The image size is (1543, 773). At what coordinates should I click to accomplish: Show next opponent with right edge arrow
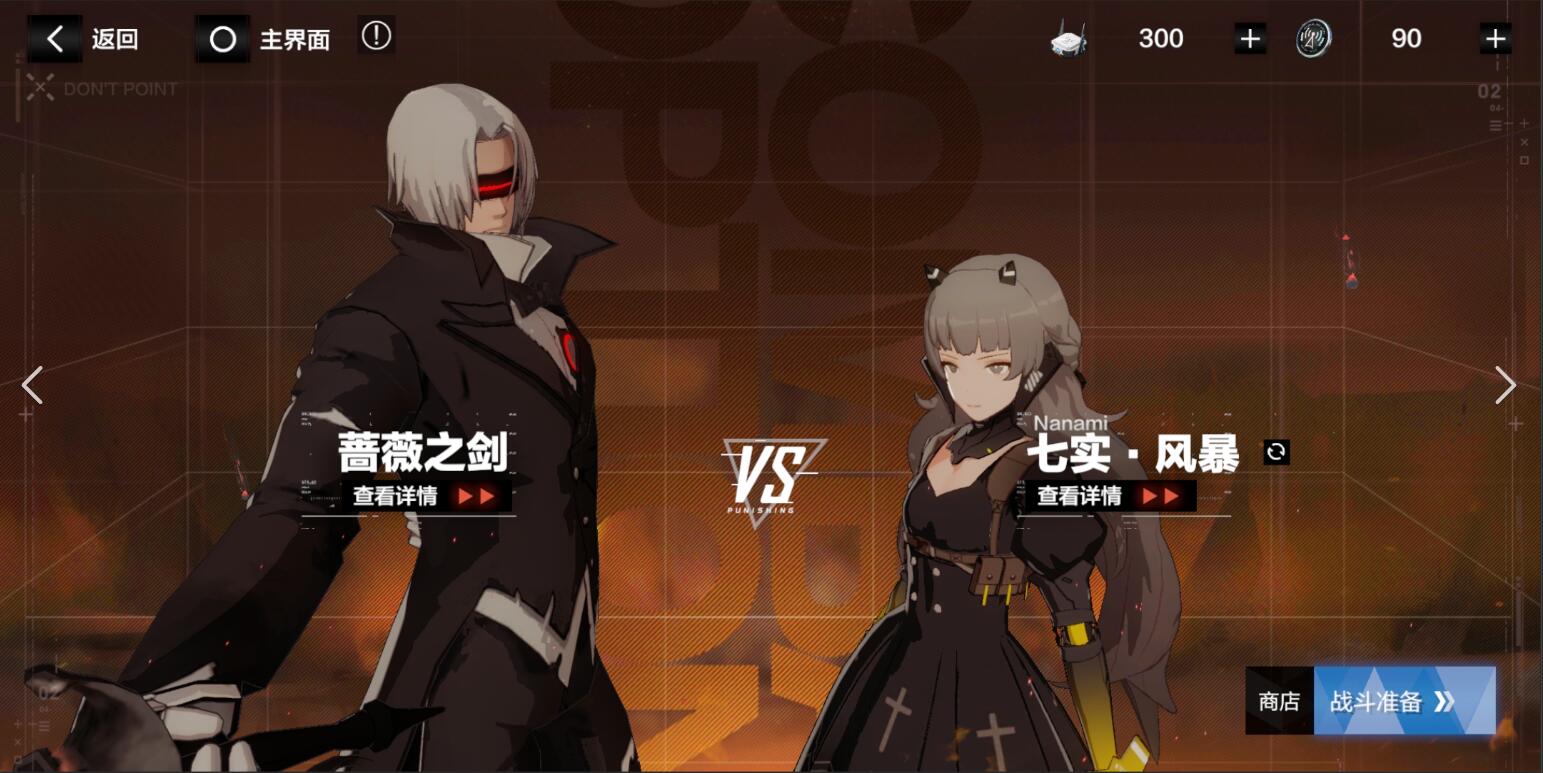pos(1508,385)
